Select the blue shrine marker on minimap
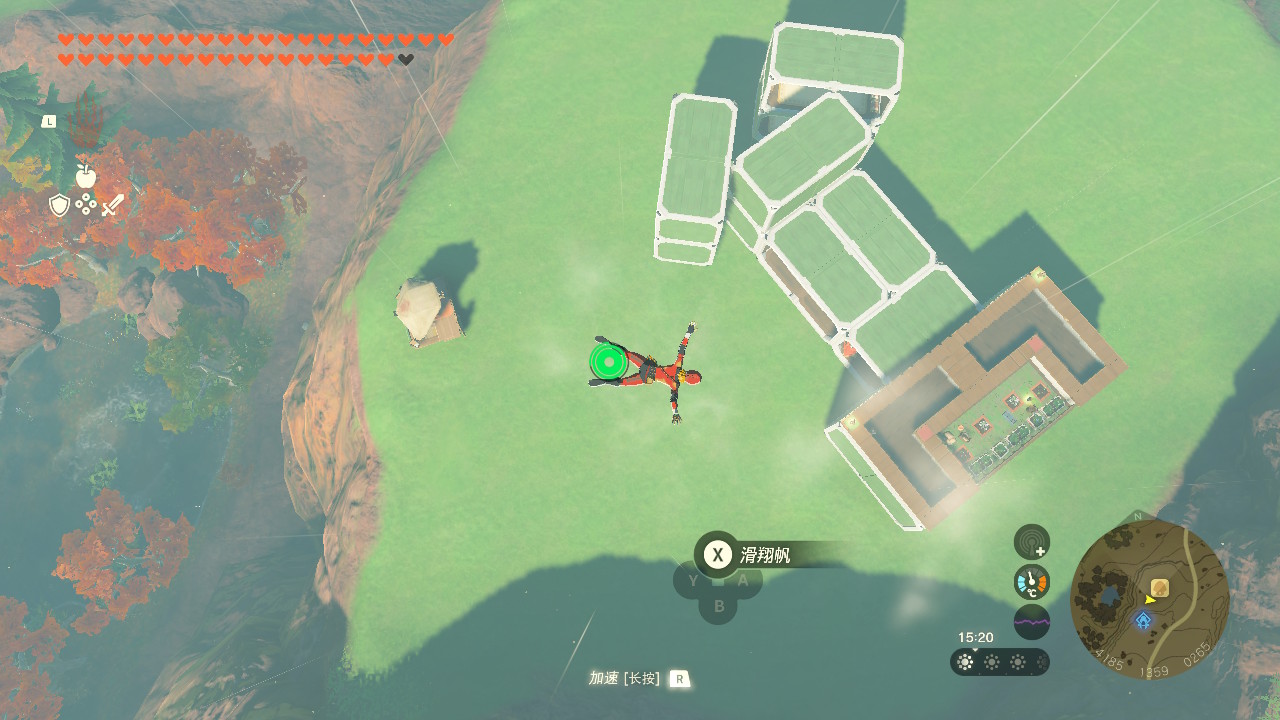 click(x=1143, y=621)
